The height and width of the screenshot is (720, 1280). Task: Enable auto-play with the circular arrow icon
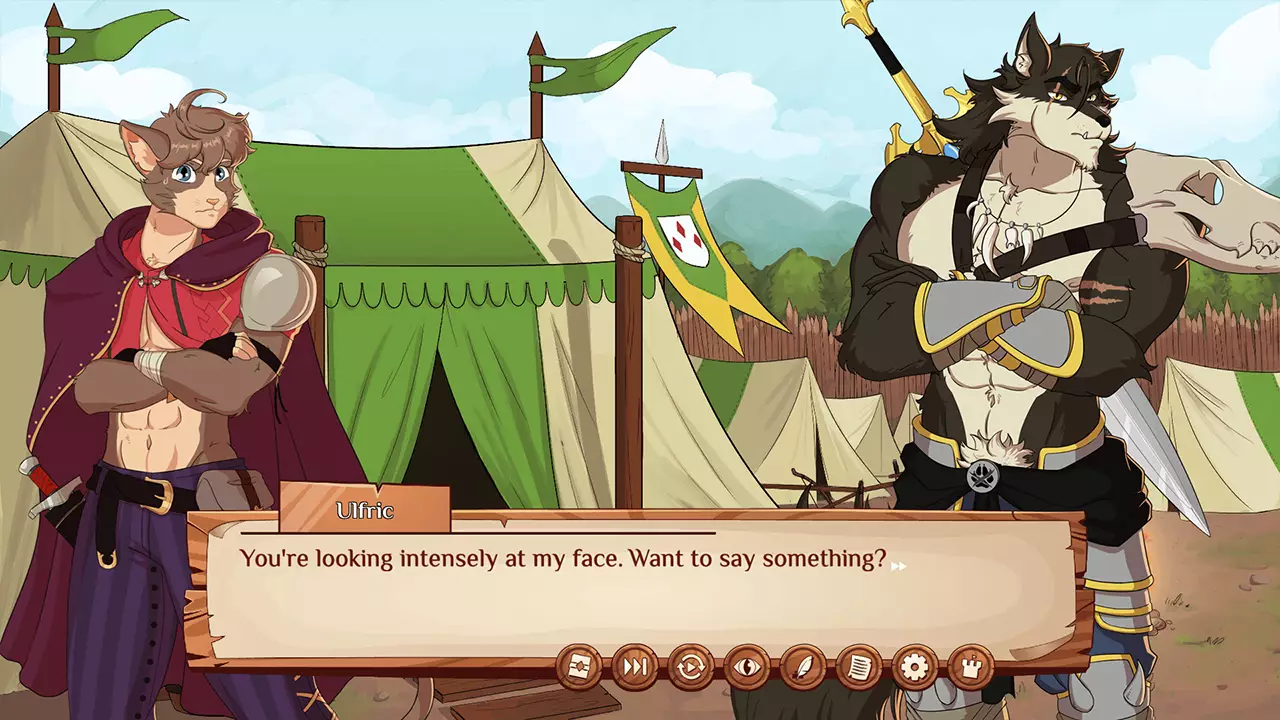[691, 665]
